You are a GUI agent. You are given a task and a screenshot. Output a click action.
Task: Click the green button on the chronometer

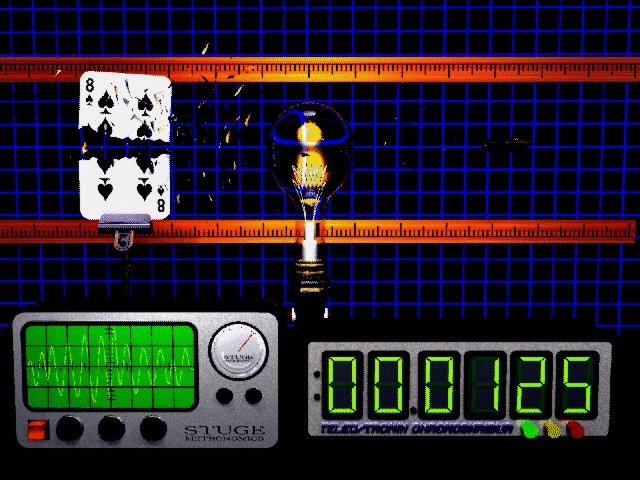pos(528,430)
